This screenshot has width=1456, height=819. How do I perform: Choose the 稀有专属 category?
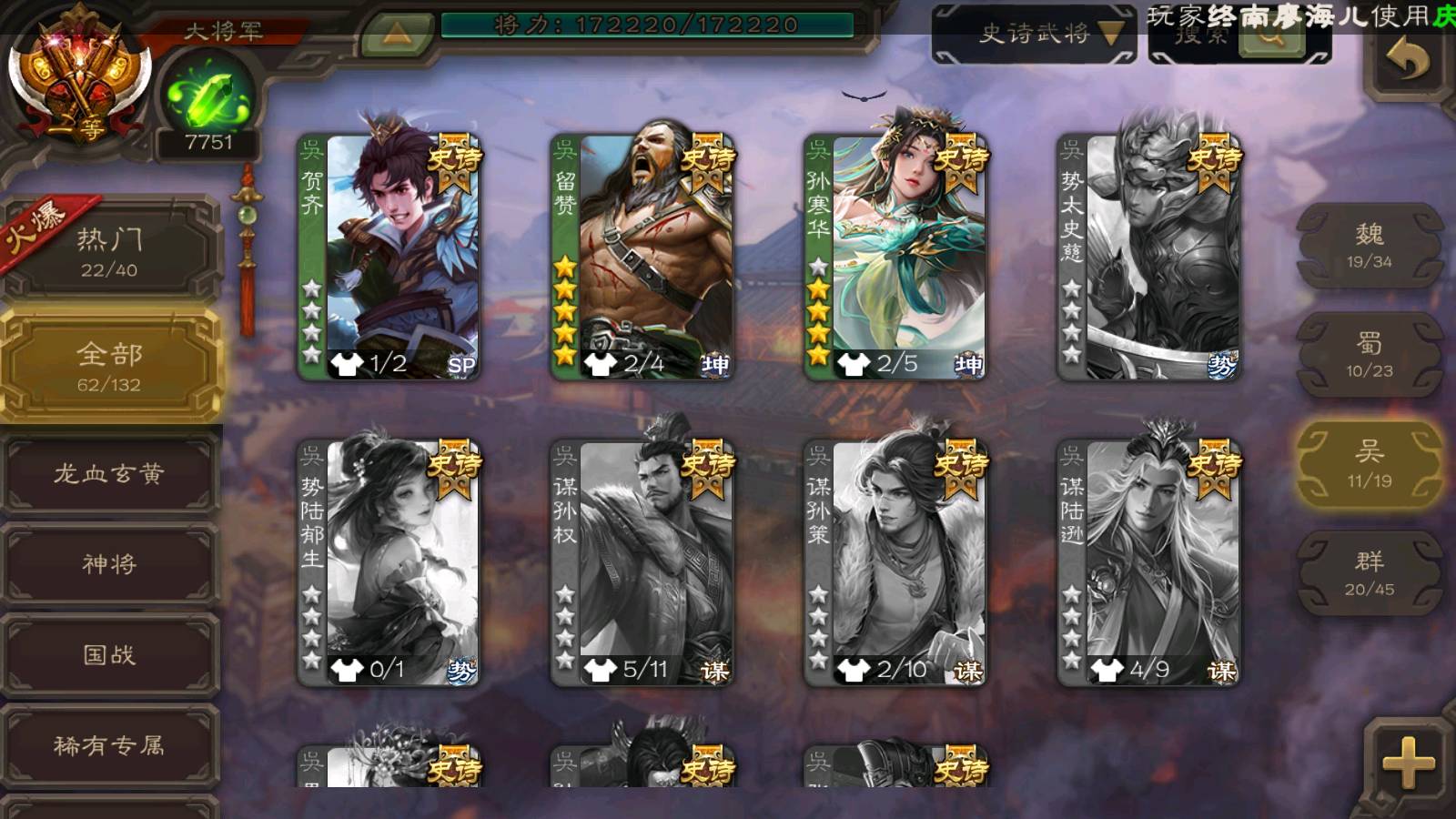[x=109, y=745]
